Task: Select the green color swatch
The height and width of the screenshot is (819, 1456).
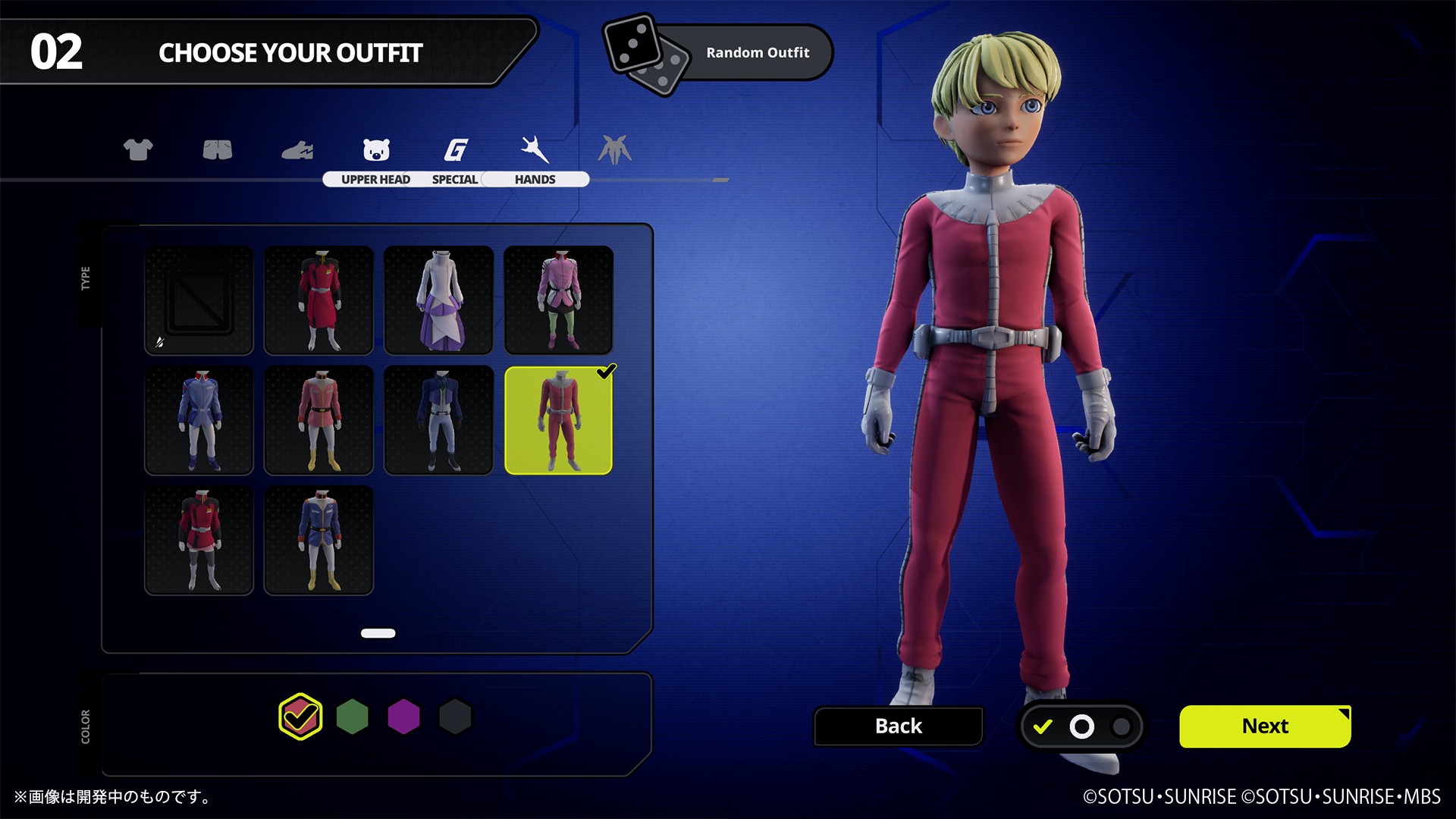Action: tap(352, 717)
